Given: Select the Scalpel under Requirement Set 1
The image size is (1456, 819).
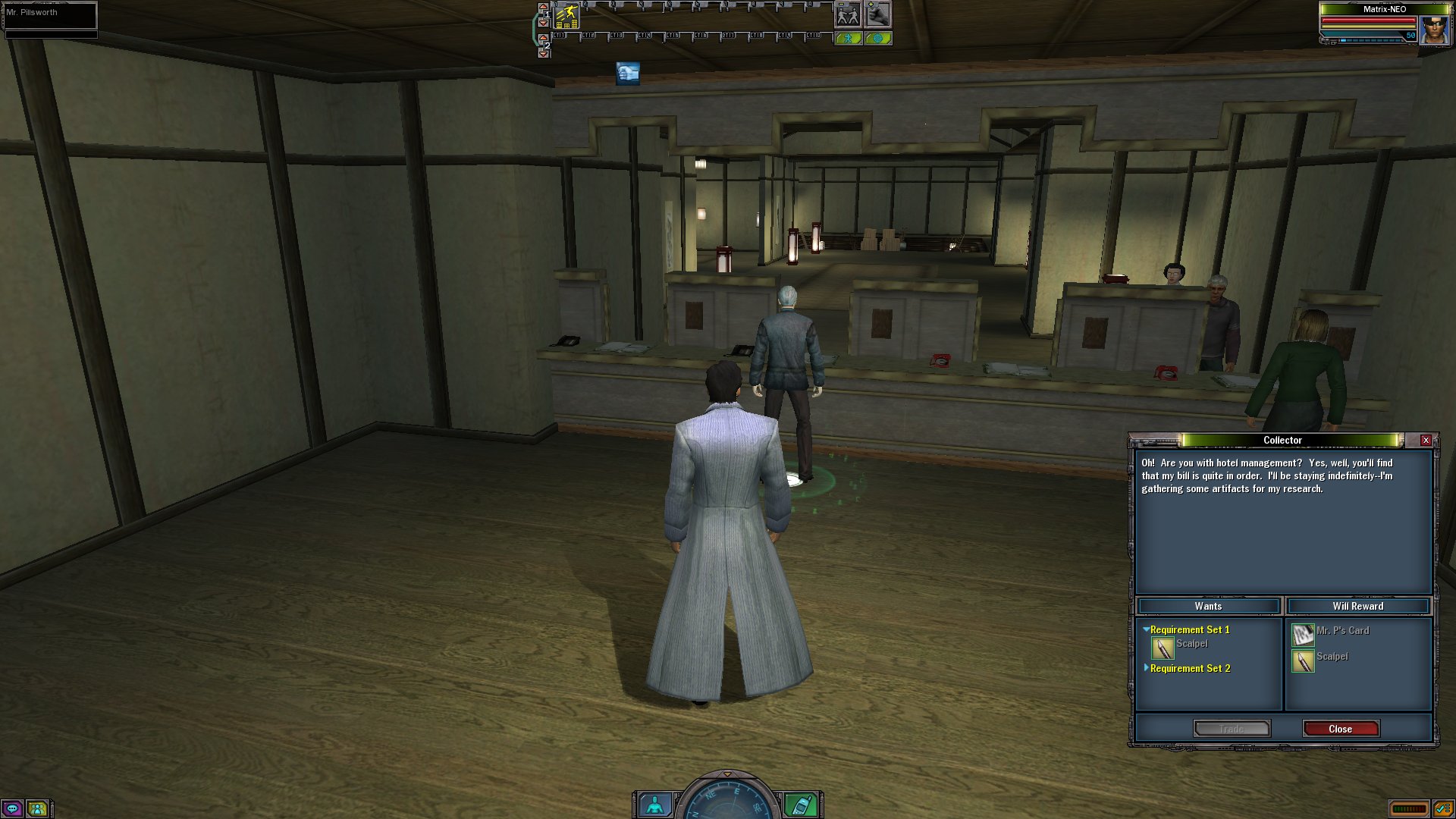Looking at the screenshot, I should pos(1163,648).
